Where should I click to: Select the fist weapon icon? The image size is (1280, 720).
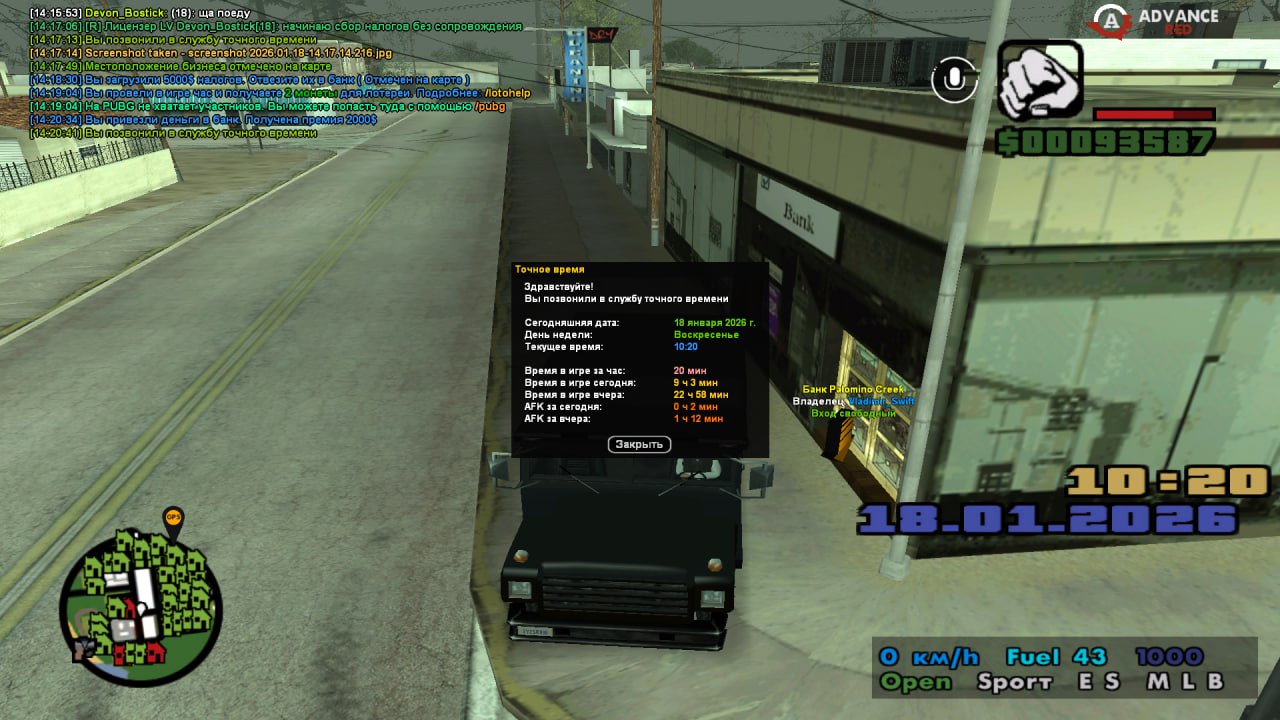[1040, 79]
